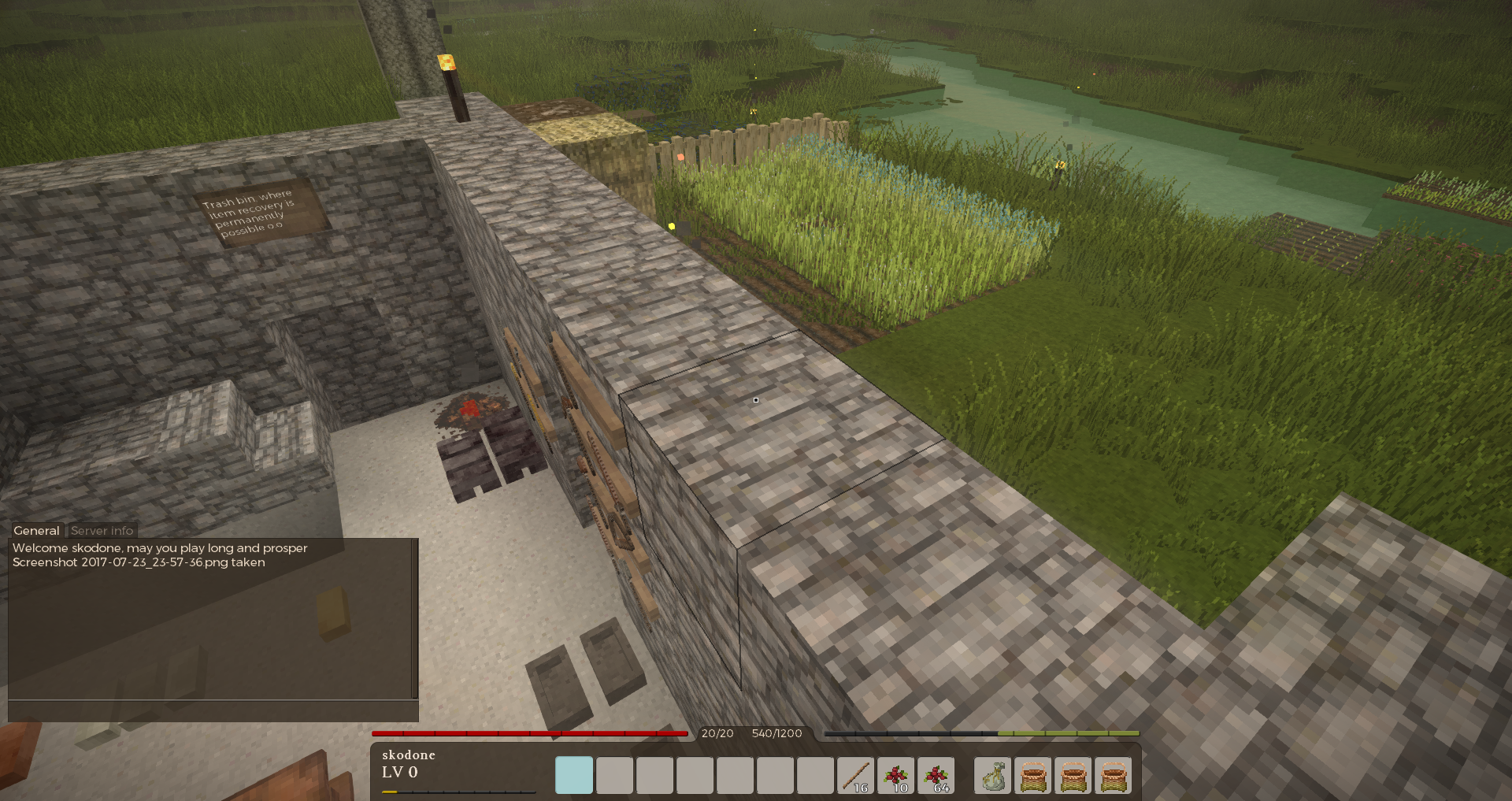Select the stick stack of 16
The height and width of the screenshot is (801, 1512).
tap(855, 776)
